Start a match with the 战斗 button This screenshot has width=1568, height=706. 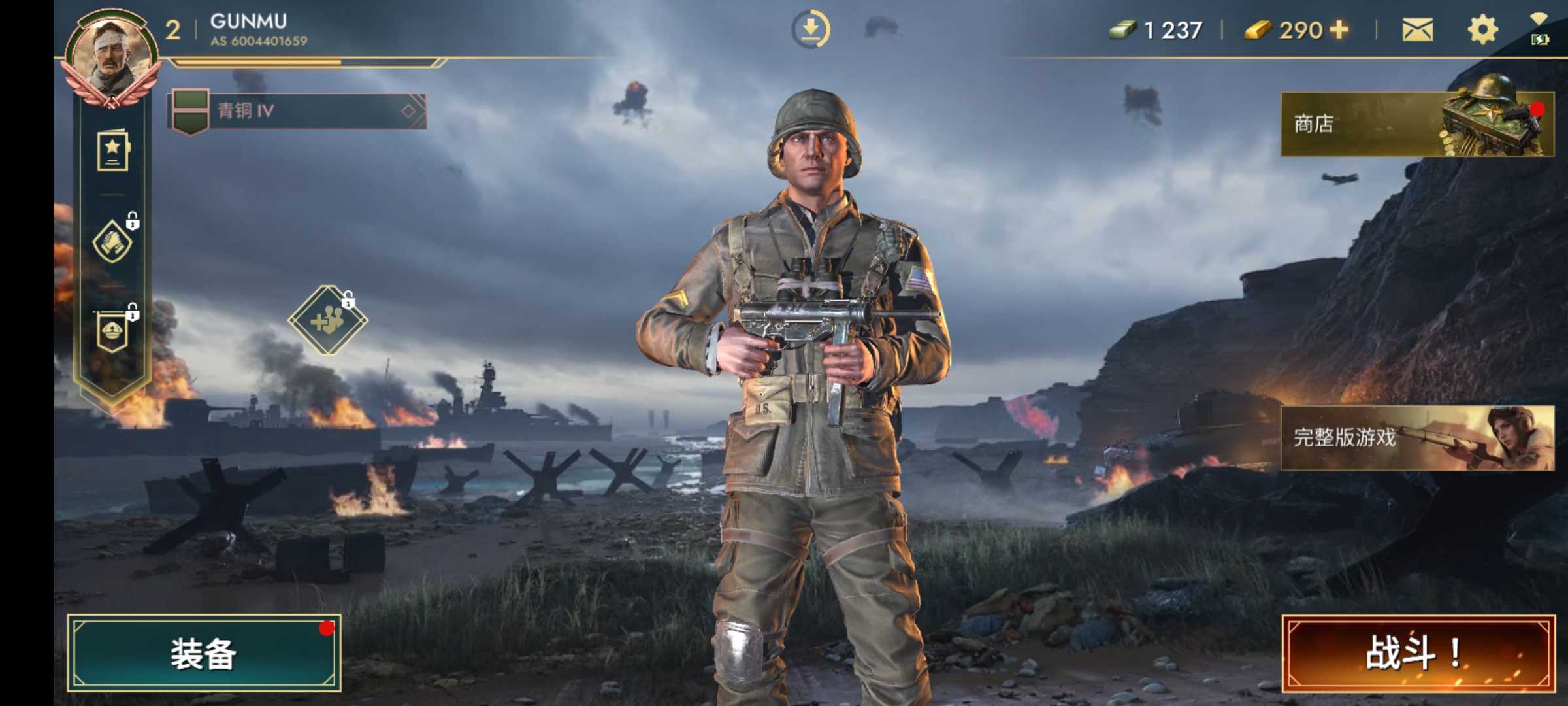1418,653
